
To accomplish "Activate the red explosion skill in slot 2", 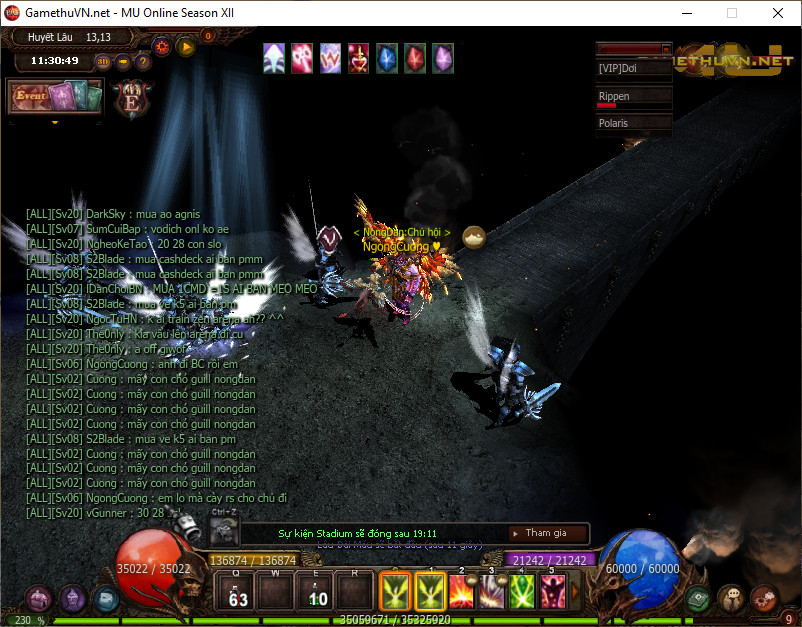I will coord(462,592).
